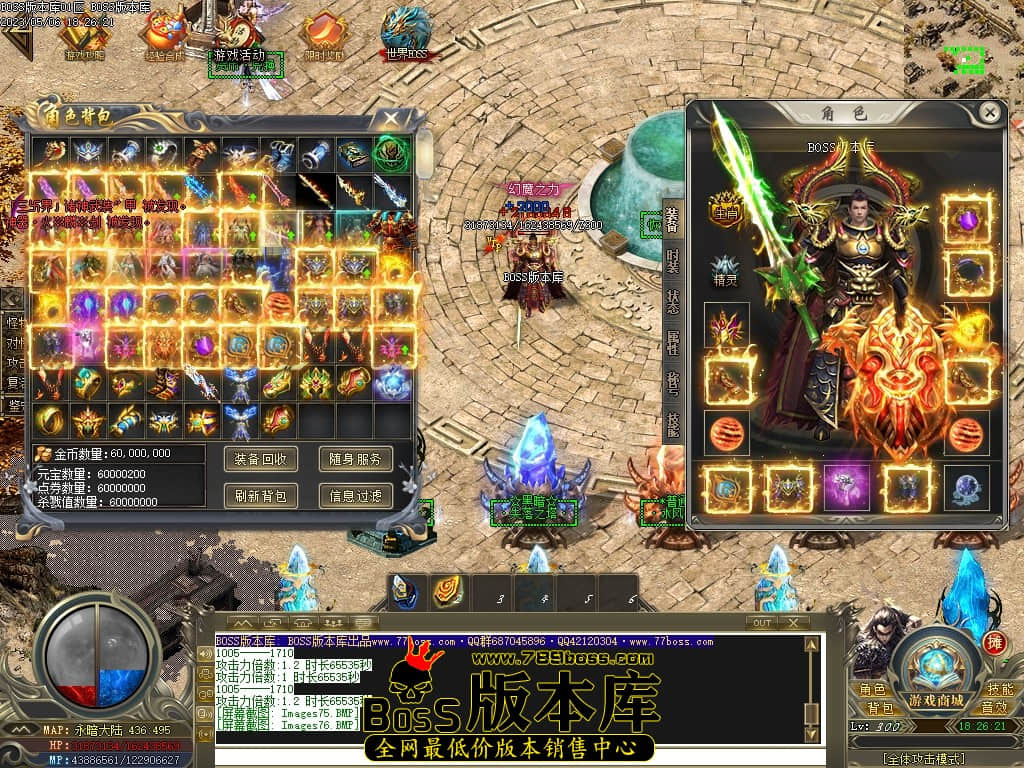Screen dimensions: 1024x768
Task: Select the 状态 status tab
Action: click(673, 302)
